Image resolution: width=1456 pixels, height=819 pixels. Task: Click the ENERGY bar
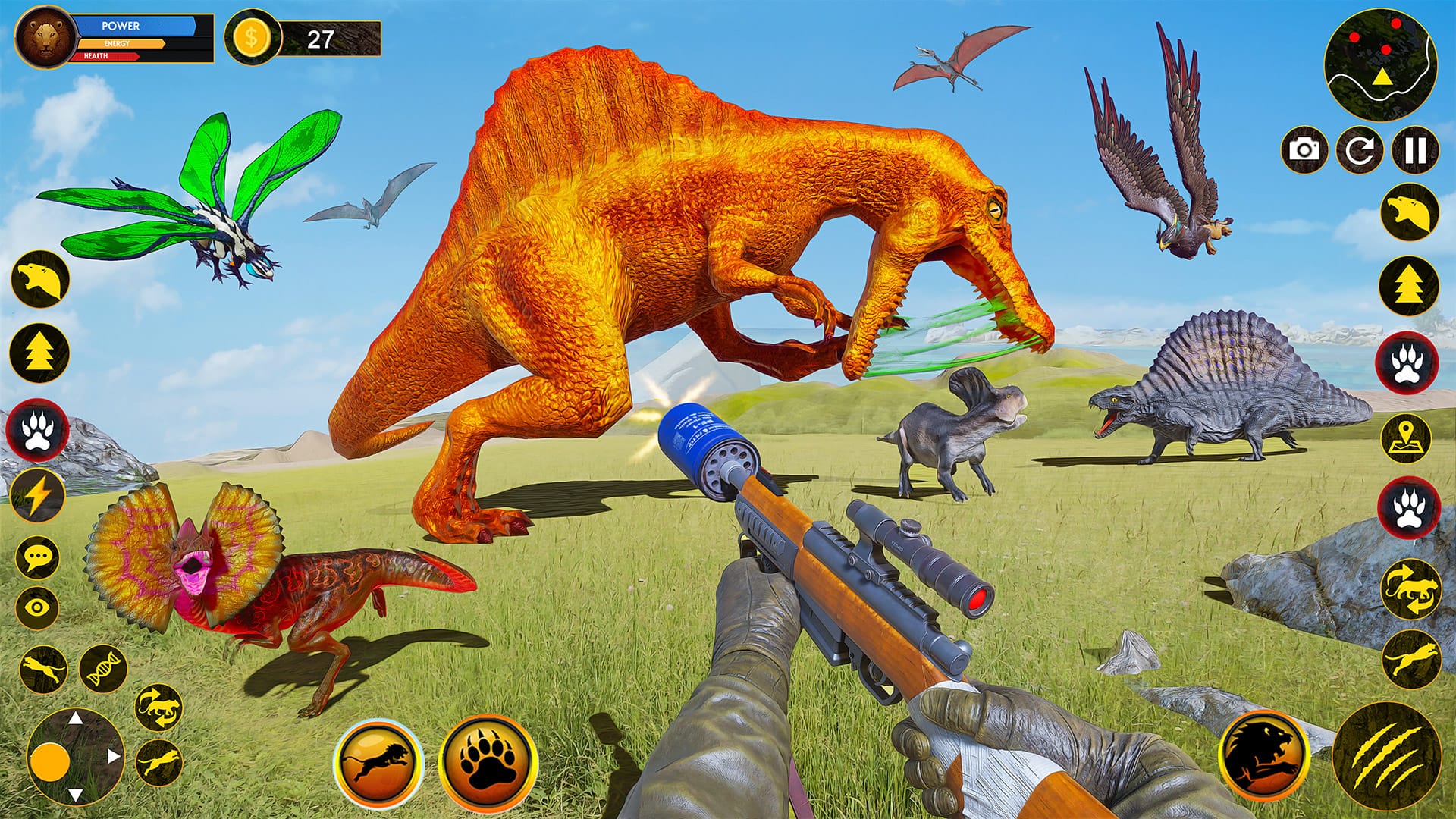121,45
